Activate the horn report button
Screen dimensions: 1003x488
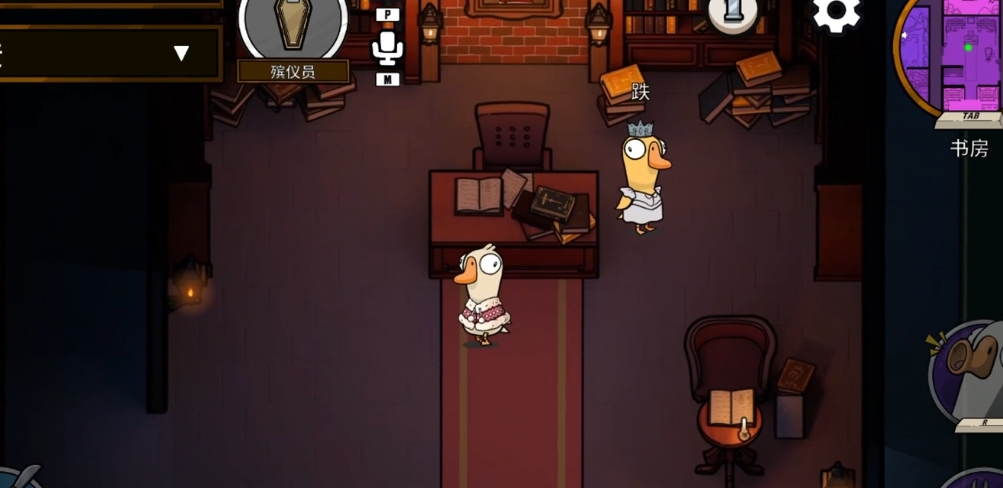tap(968, 369)
